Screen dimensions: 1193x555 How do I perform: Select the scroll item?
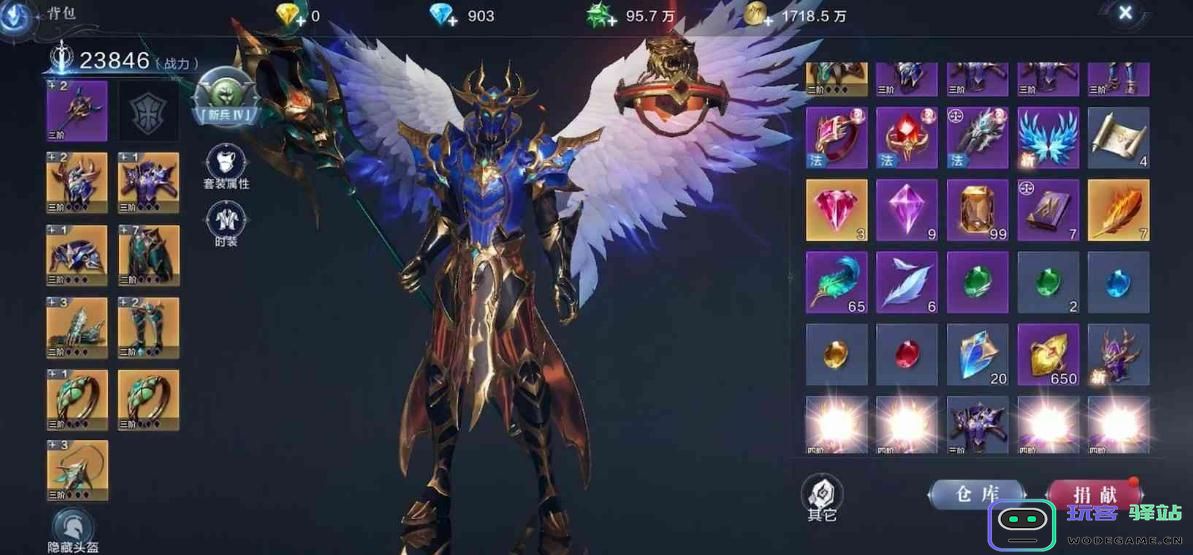tap(1118, 138)
